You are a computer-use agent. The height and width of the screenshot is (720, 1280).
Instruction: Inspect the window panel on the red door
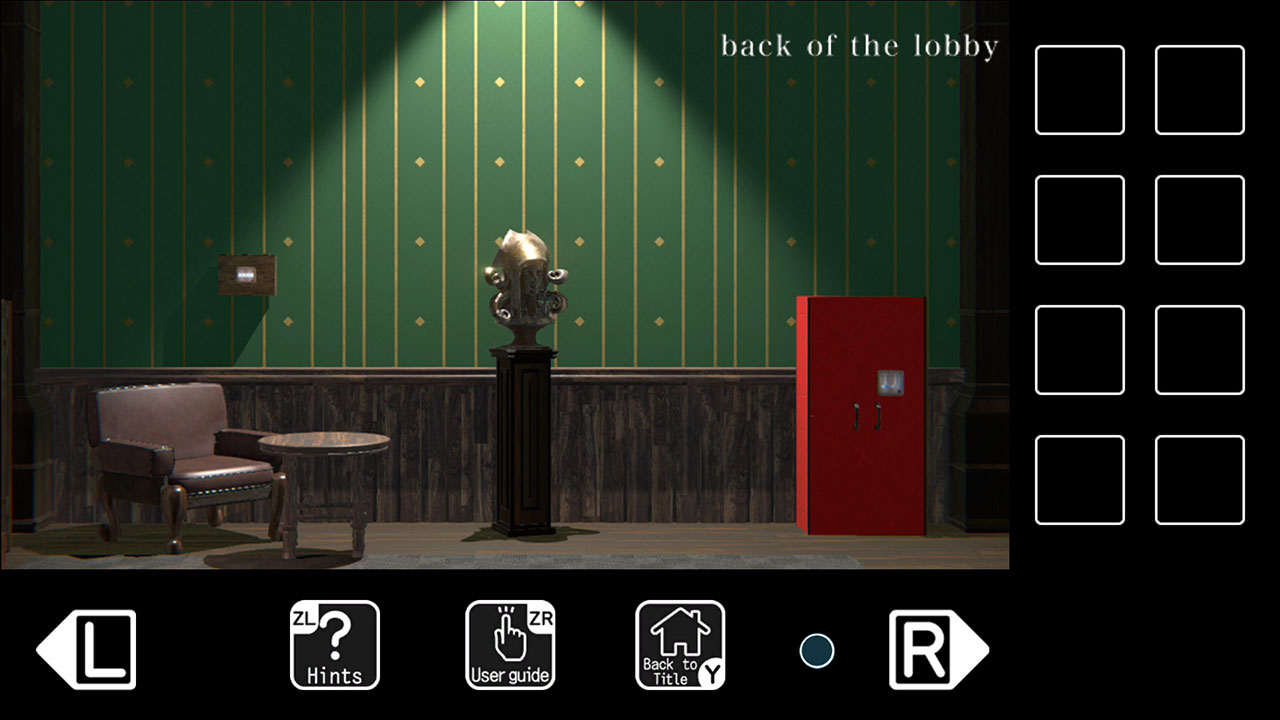[888, 382]
